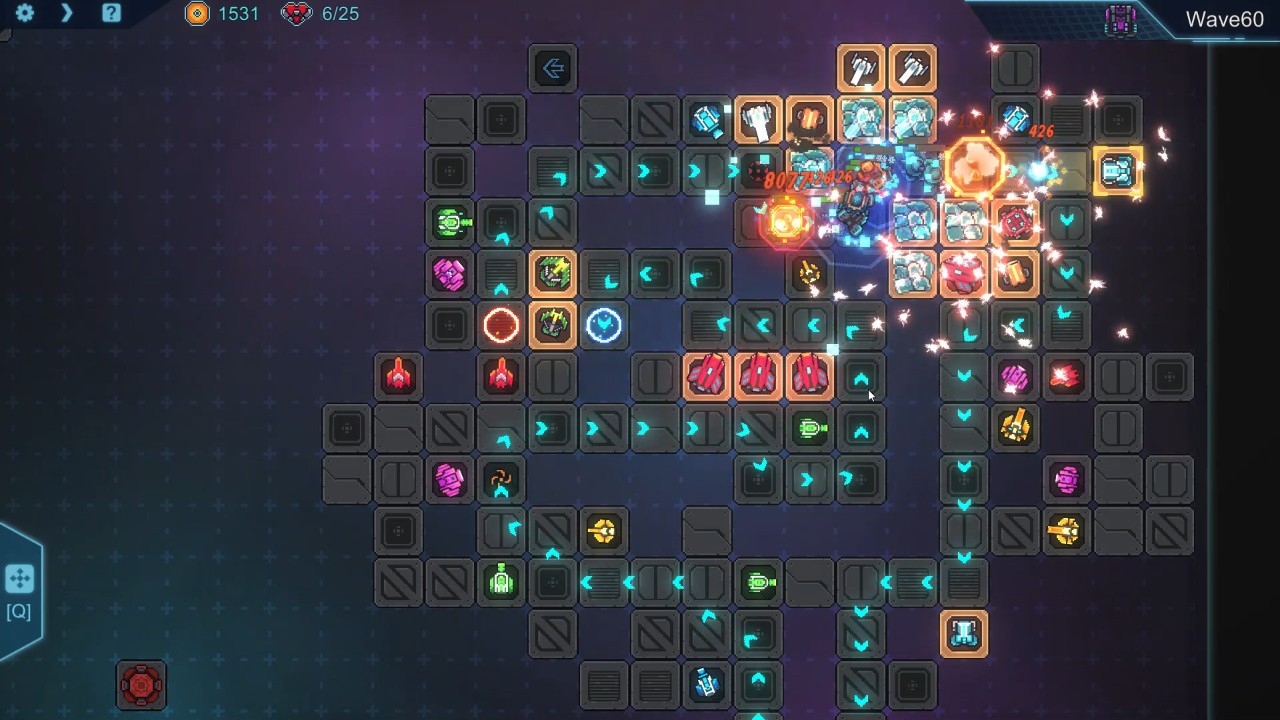Click the enemy icon beside Wave60

[1120, 20]
